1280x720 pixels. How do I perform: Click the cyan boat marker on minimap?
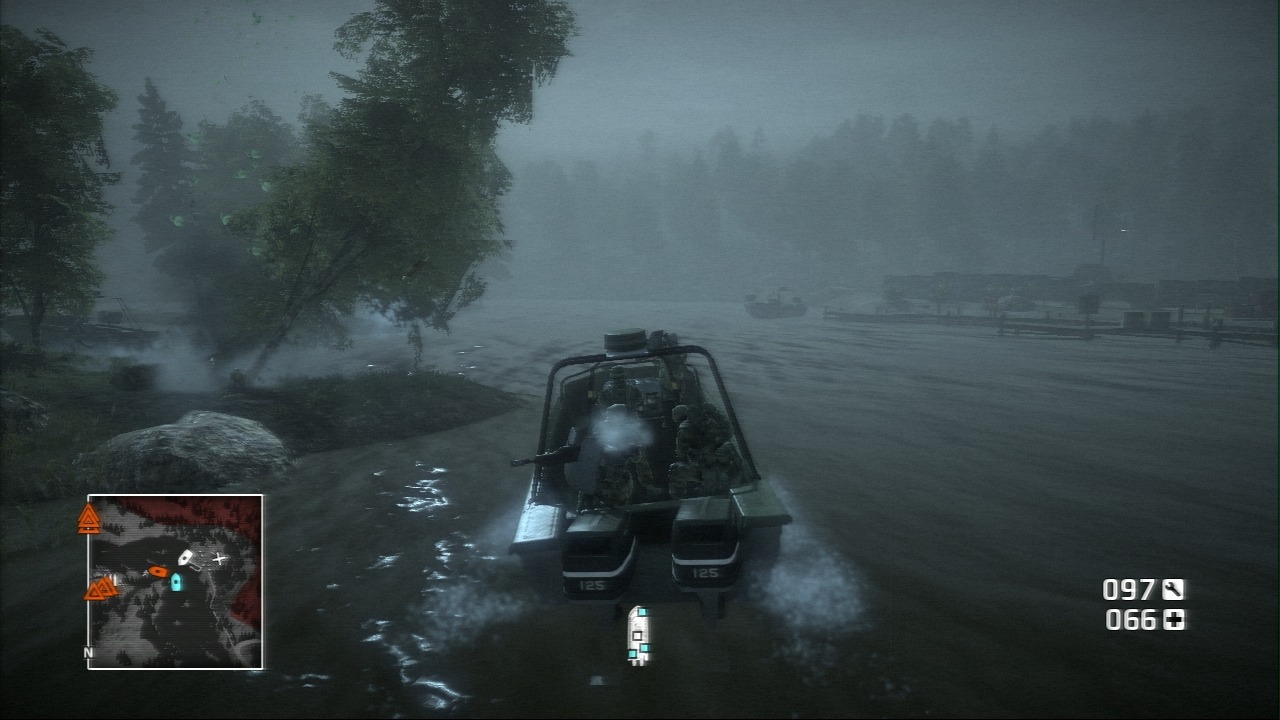[177, 581]
